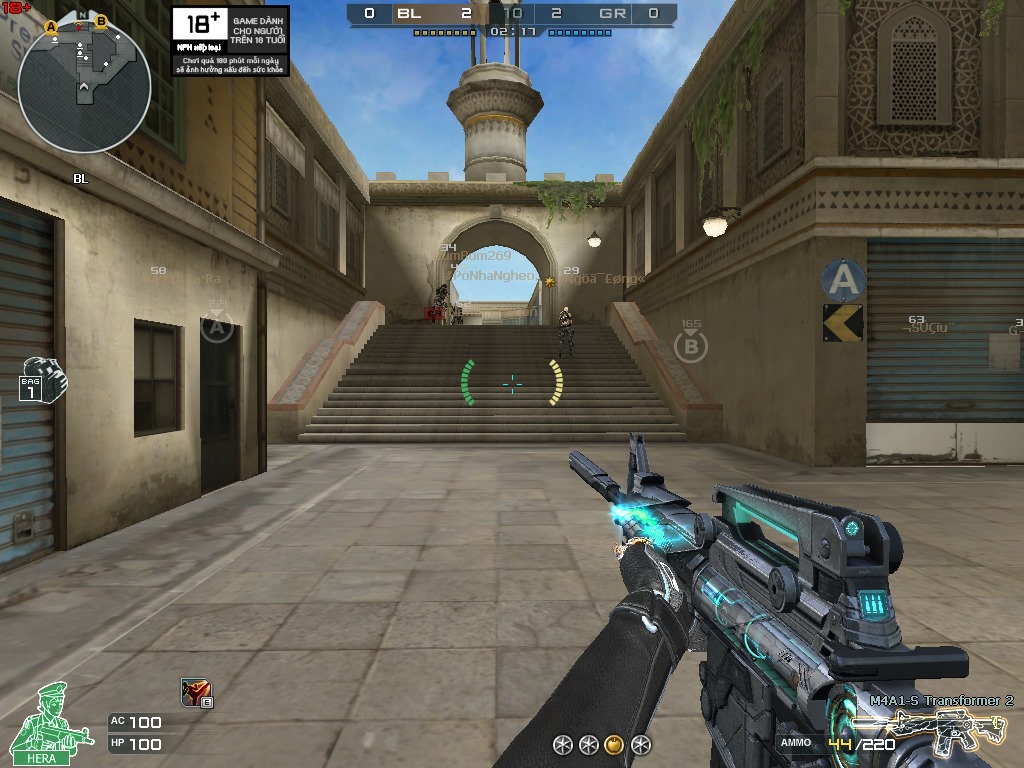Activate the red item icon marked E
1024x768 pixels.
[195, 692]
